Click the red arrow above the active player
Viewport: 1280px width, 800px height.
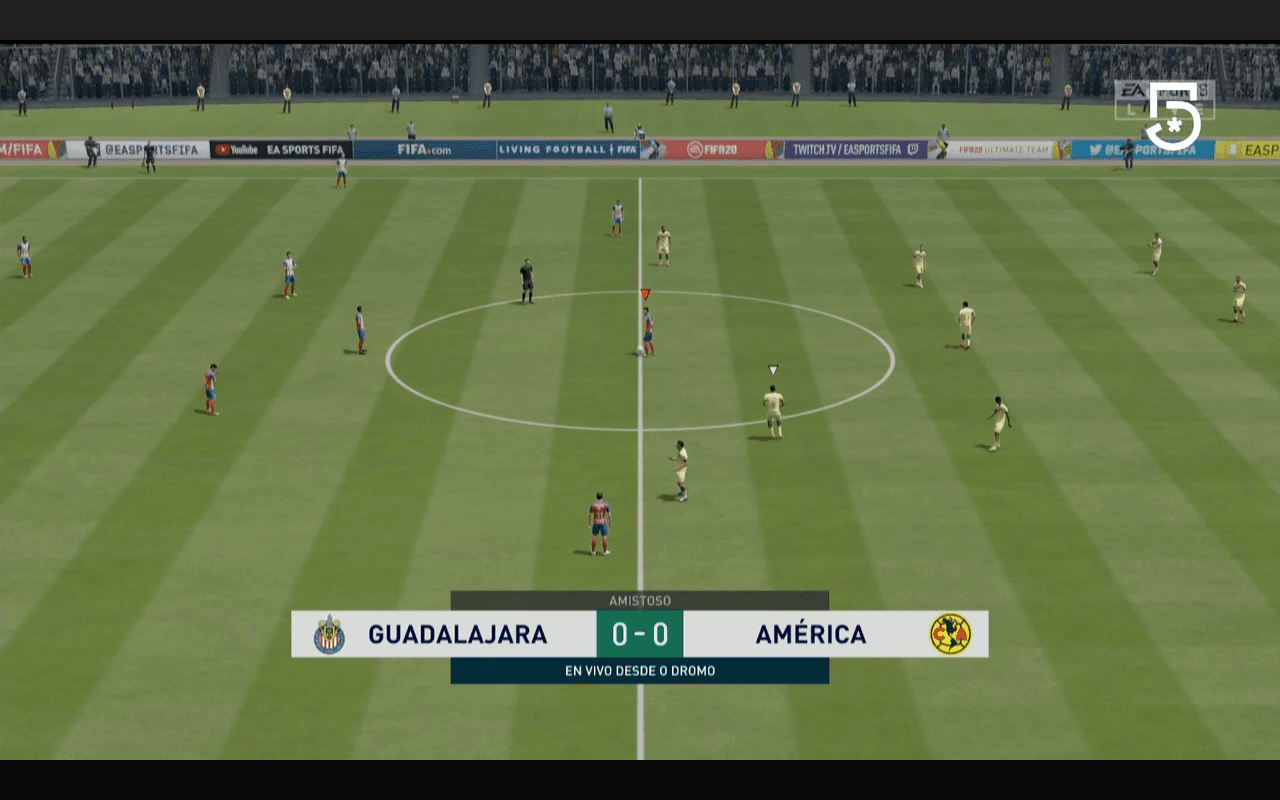(x=645, y=291)
